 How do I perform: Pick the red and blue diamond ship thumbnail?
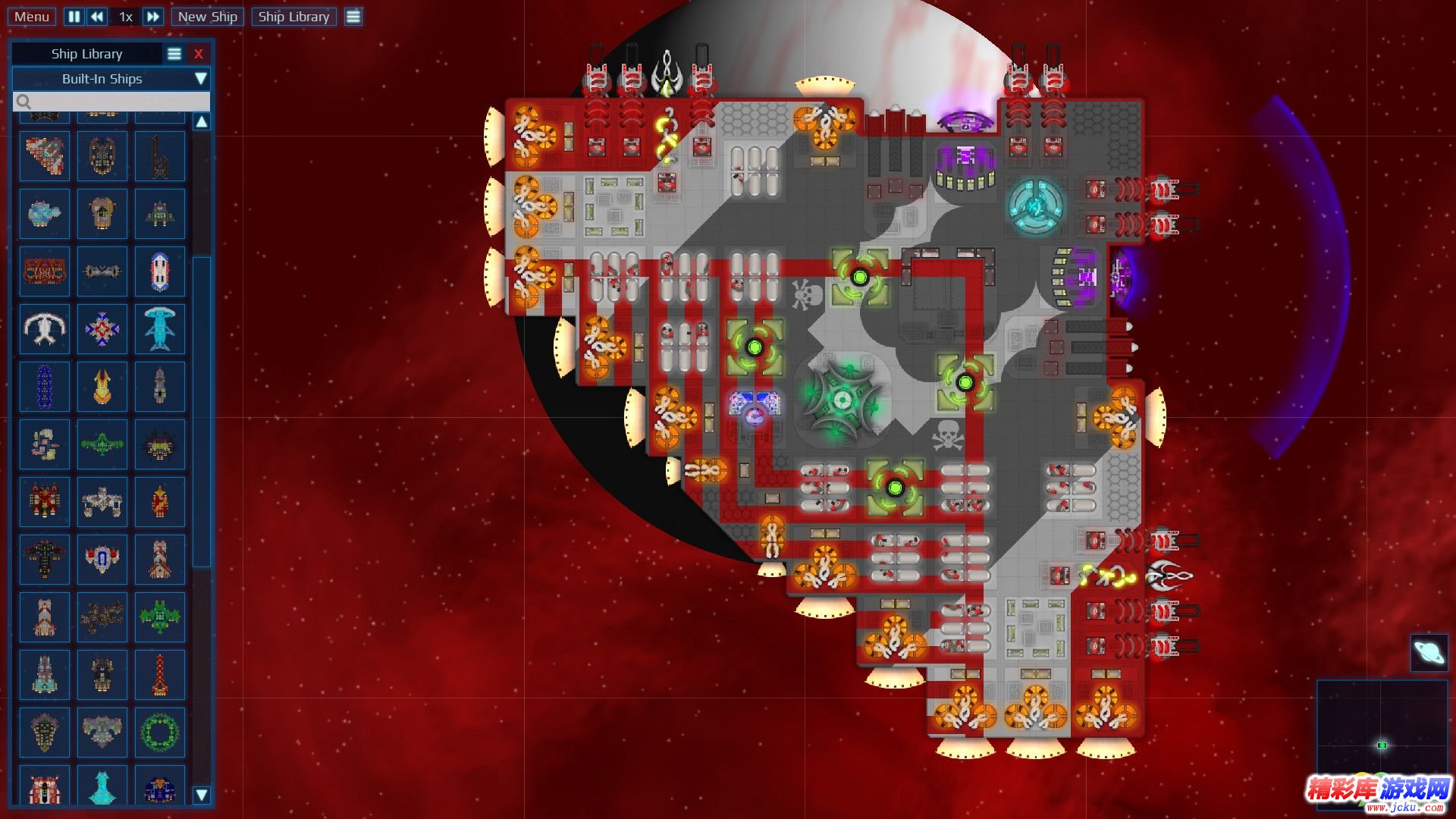(x=102, y=329)
